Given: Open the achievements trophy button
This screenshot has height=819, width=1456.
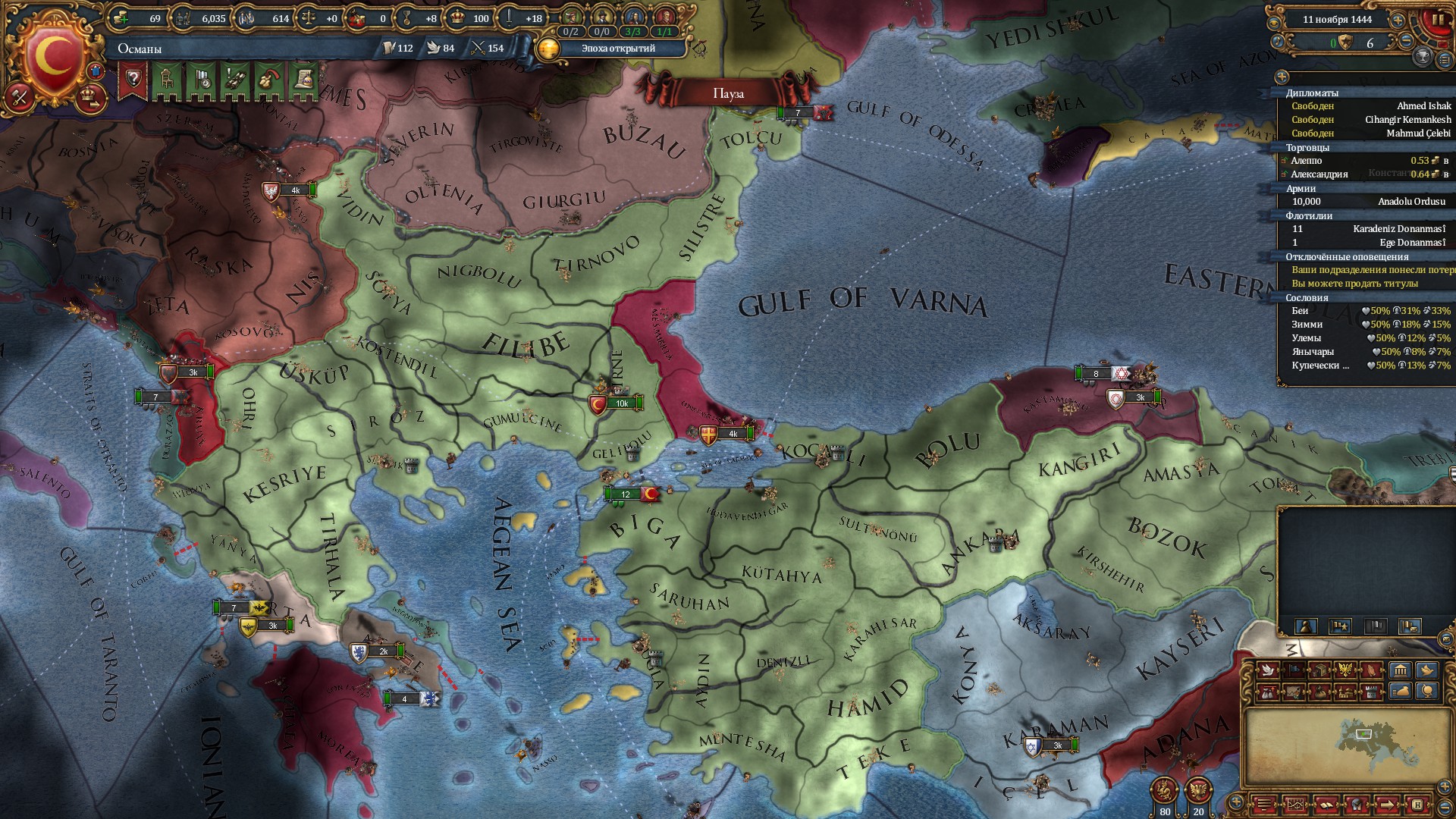Looking at the screenshot, I should tap(1423, 56).
